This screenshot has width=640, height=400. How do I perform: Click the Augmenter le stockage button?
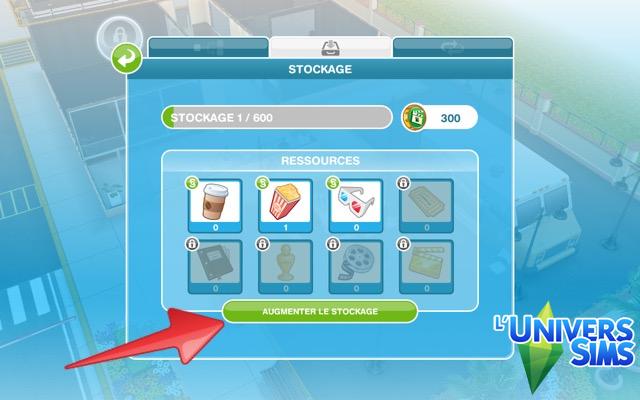pyautogui.click(x=320, y=311)
